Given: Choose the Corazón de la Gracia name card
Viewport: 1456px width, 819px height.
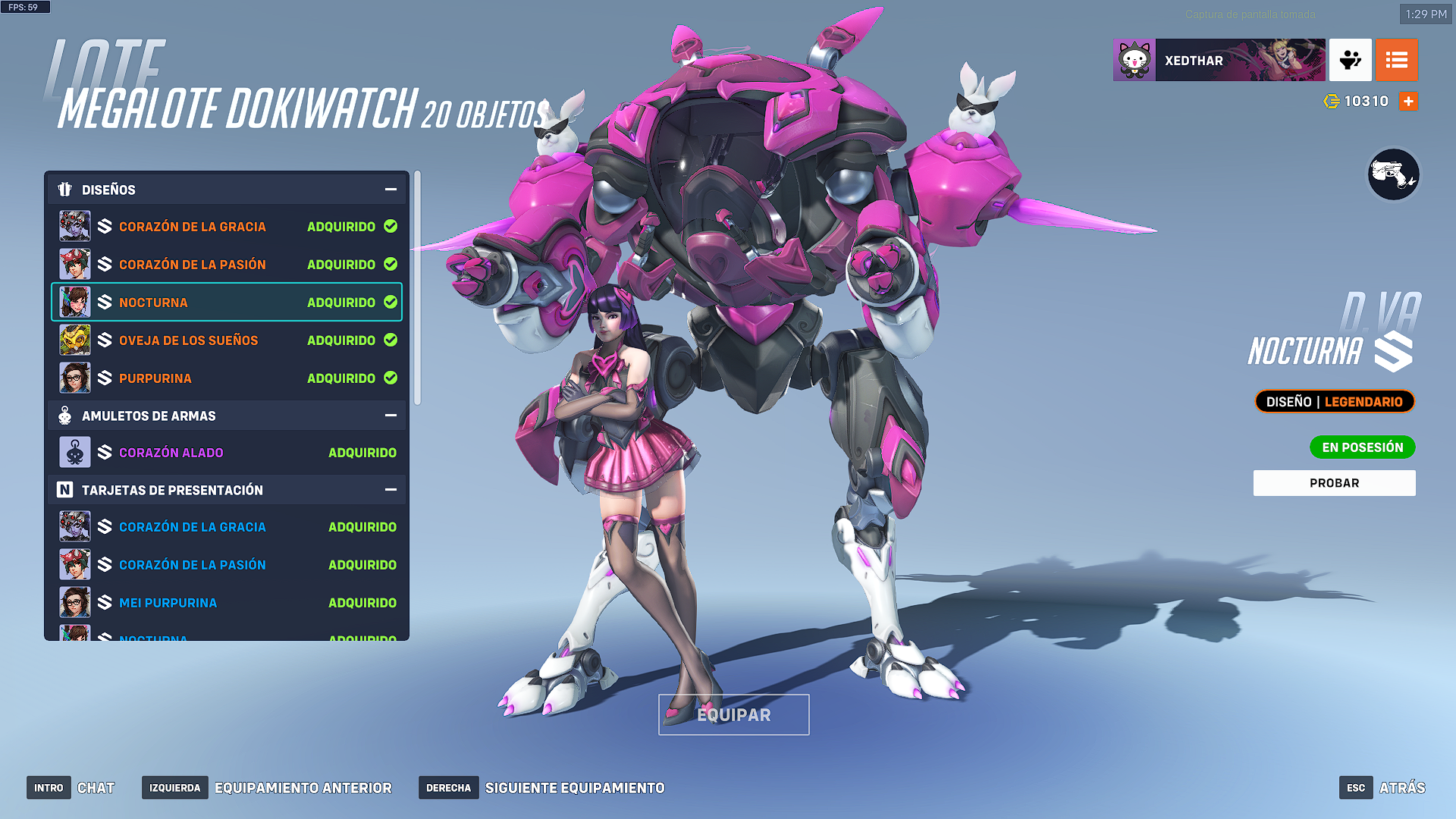Looking at the screenshot, I should (x=227, y=527).
